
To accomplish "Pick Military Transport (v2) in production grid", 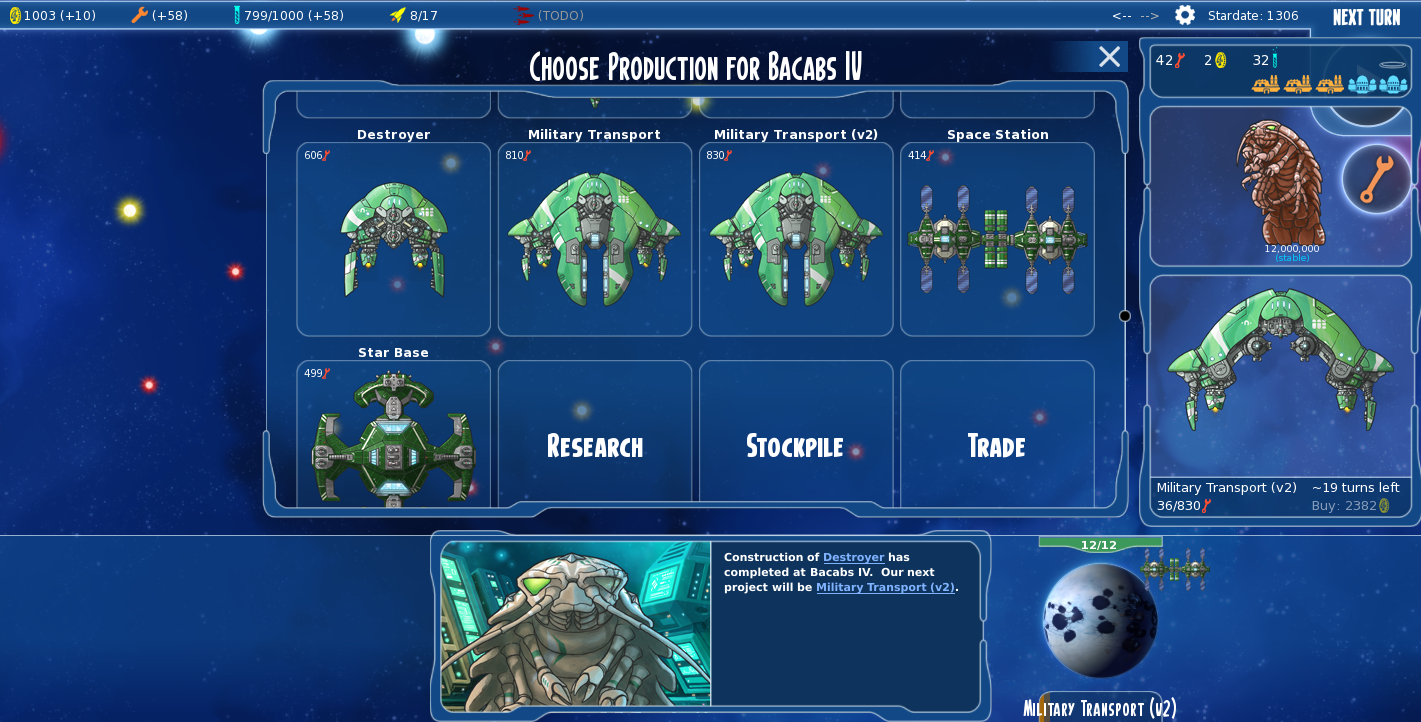I will point(796,240).
